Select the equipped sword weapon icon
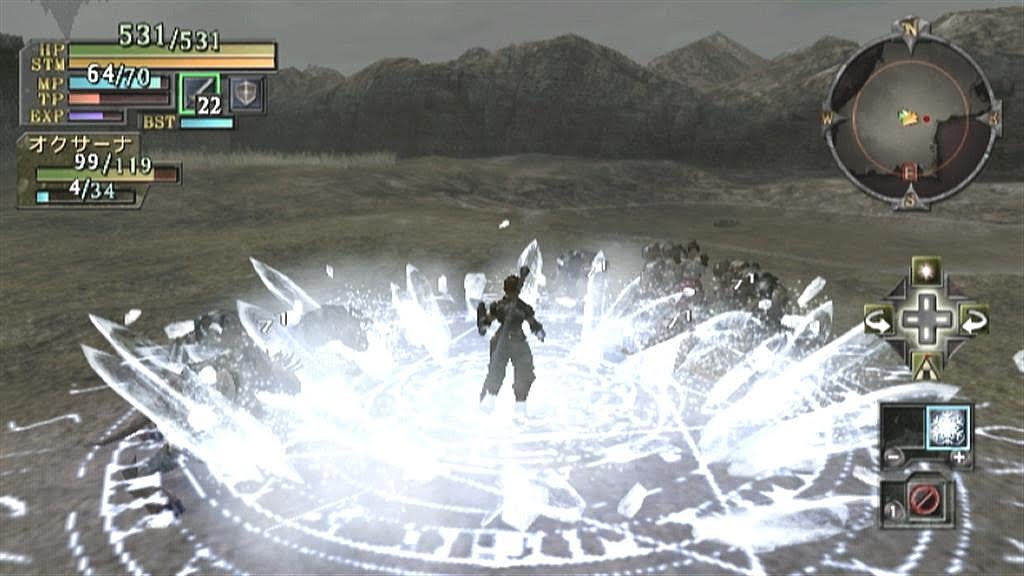Screen dimensions: 1024x576 point(198,93)
